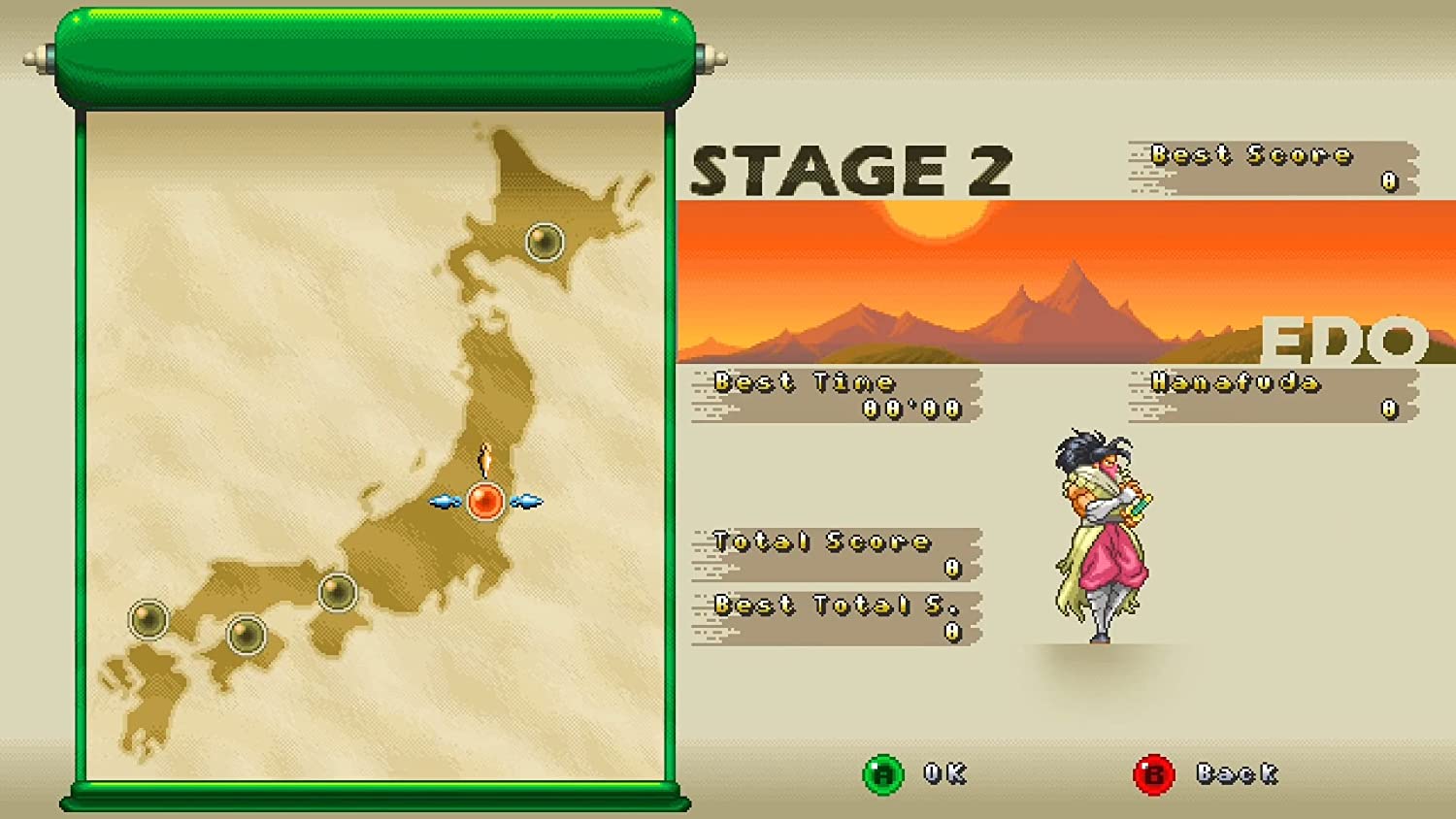Screen dimensions: 1456x819
Task: Click the EDO stage name
Action: [1342, 340]
